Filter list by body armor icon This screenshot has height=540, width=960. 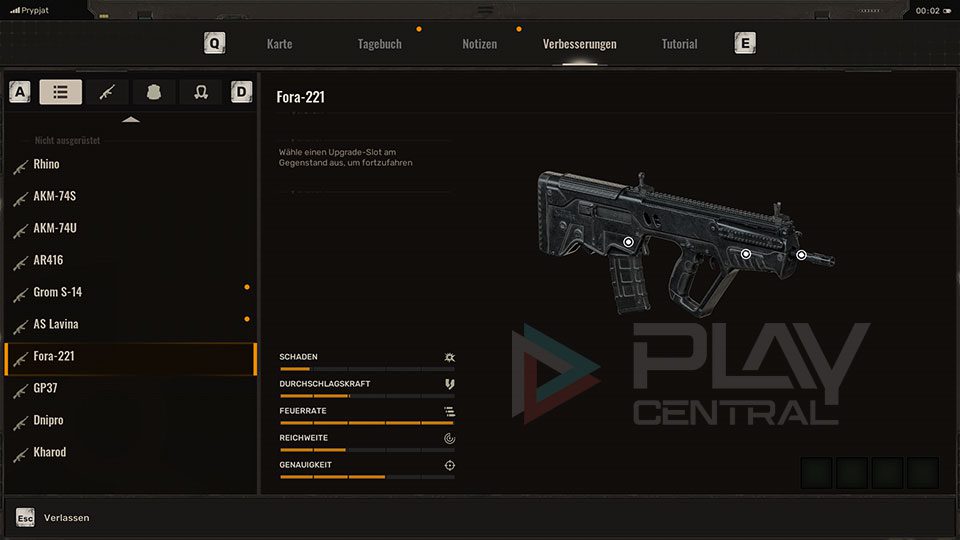pyautogui.click(x=154, y=92)
